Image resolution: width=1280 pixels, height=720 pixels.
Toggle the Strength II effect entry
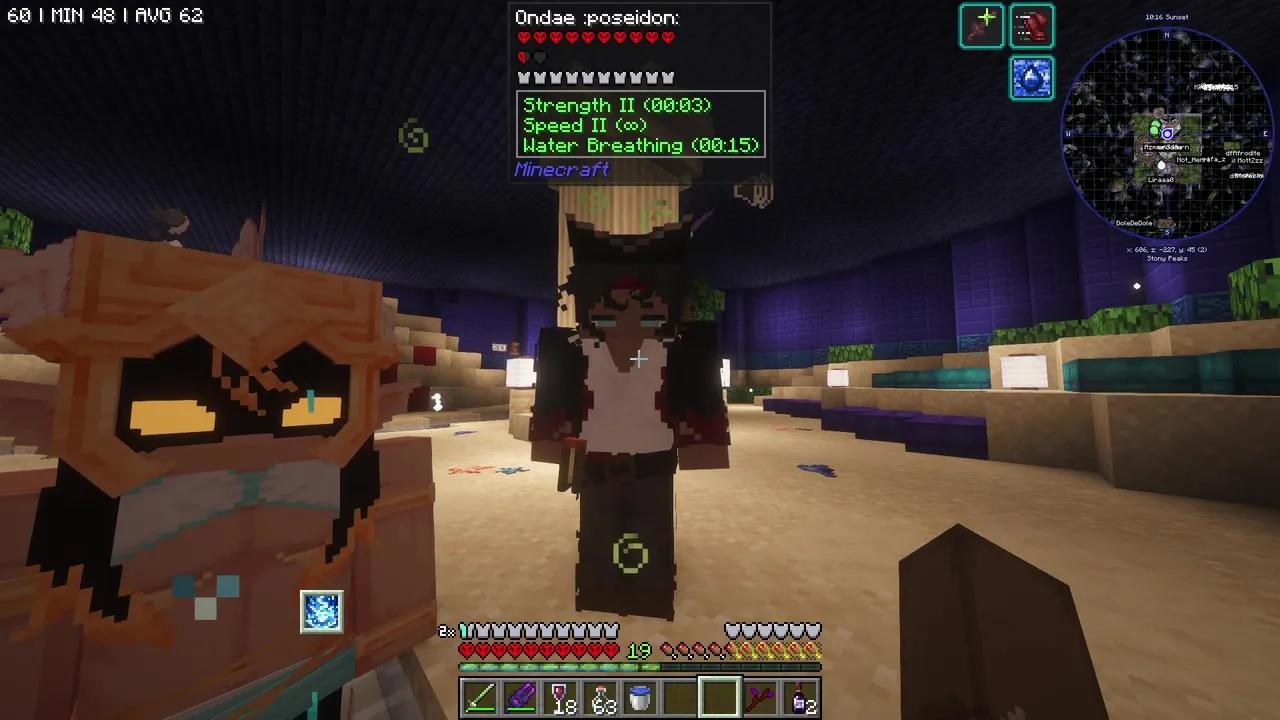coord(616,105)
